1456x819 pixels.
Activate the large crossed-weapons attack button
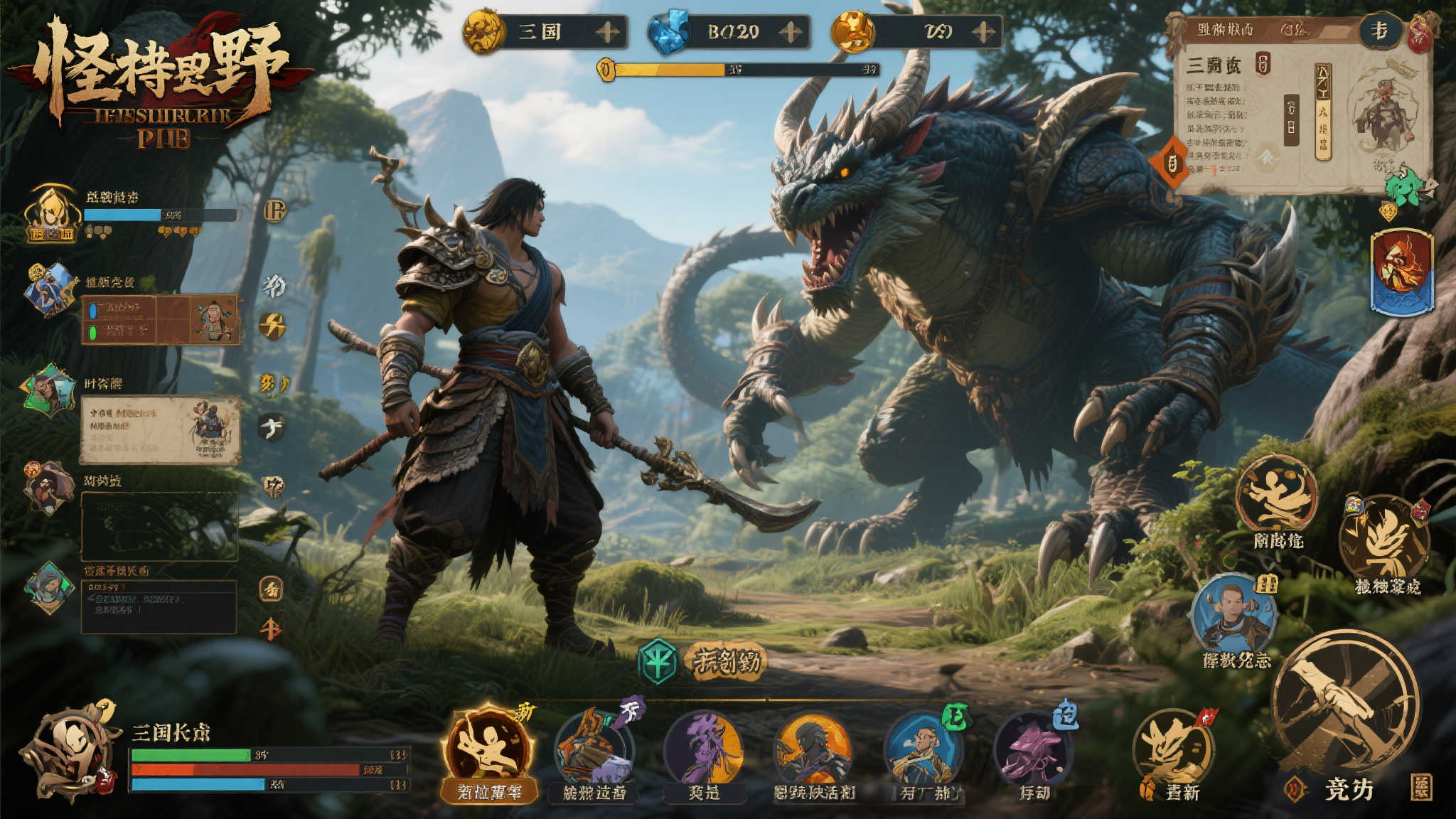pos(1344,704)
